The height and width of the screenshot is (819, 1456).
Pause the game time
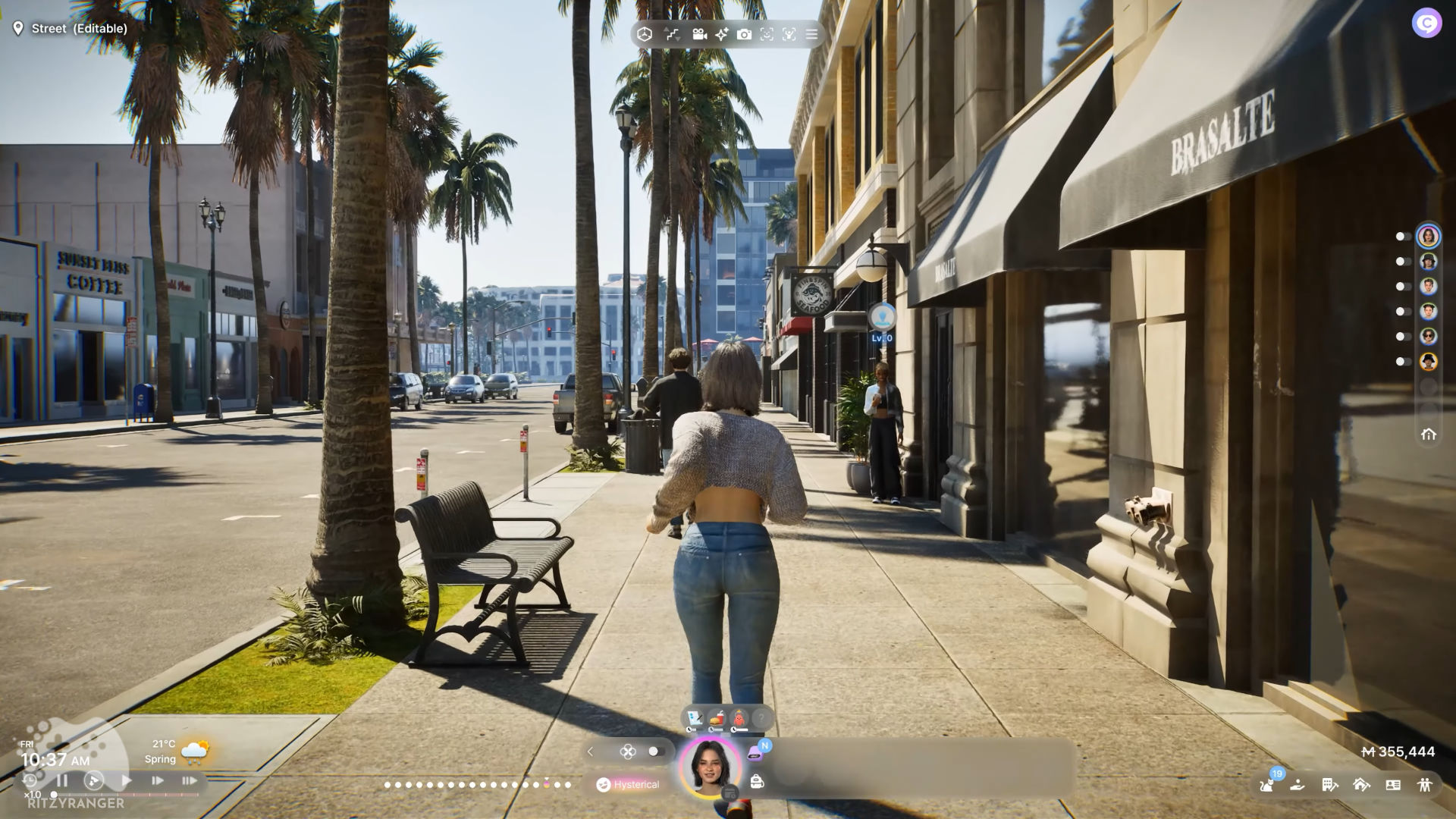[x=62, y=780]
